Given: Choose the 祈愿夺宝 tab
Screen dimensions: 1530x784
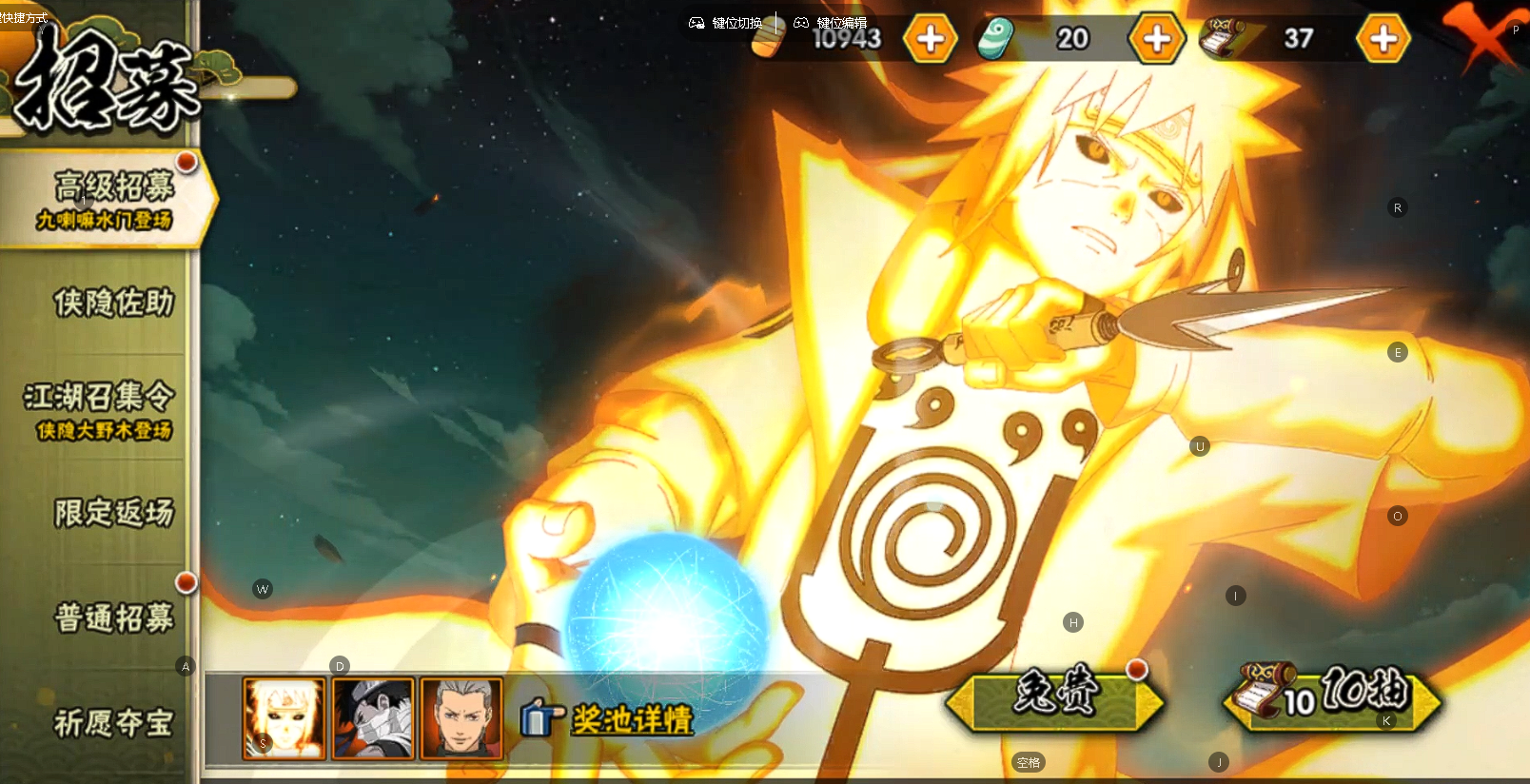Looking at the screenshot, I should 113,723.
